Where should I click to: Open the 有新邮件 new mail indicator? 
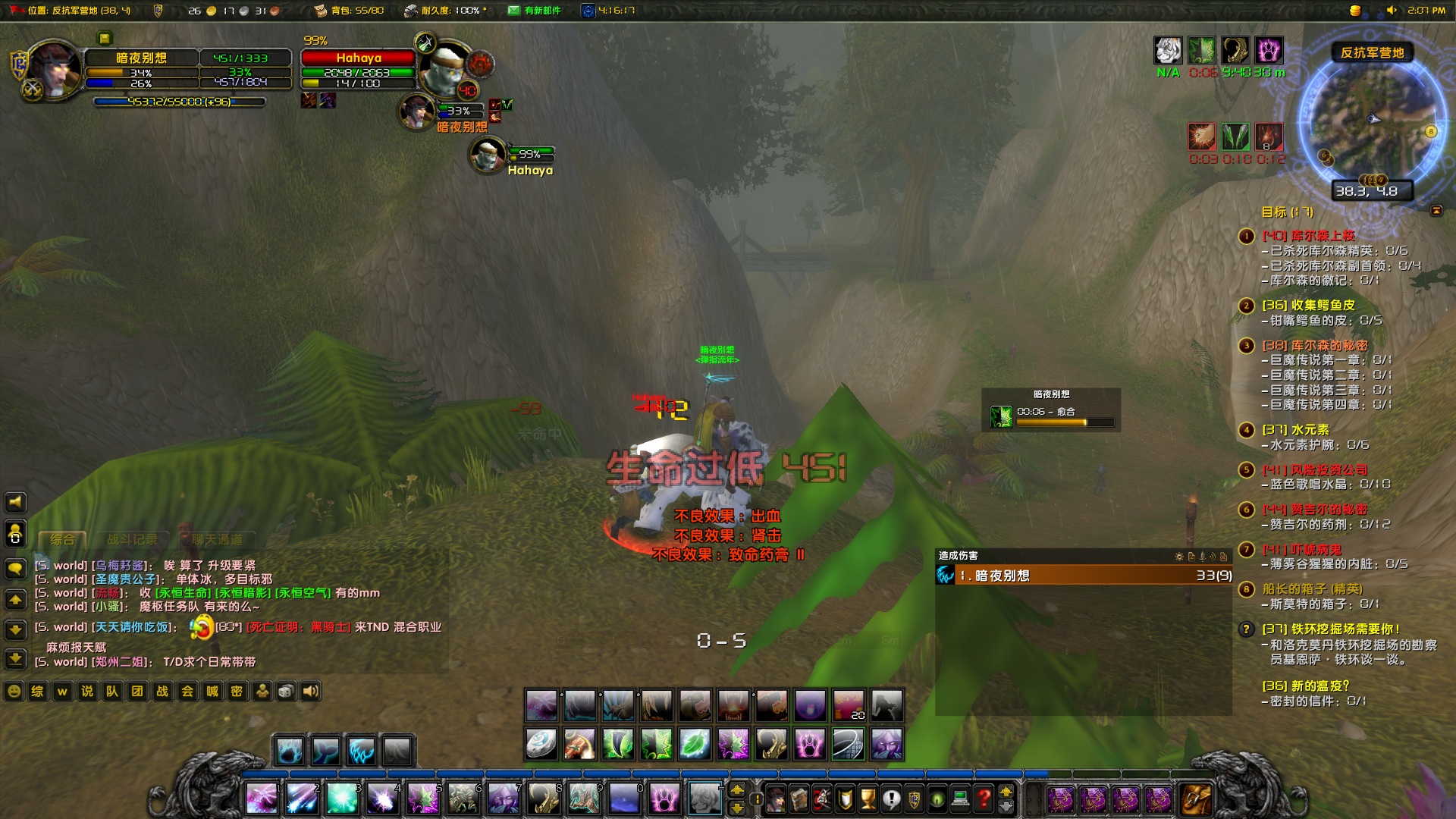(x=535, y=11)
